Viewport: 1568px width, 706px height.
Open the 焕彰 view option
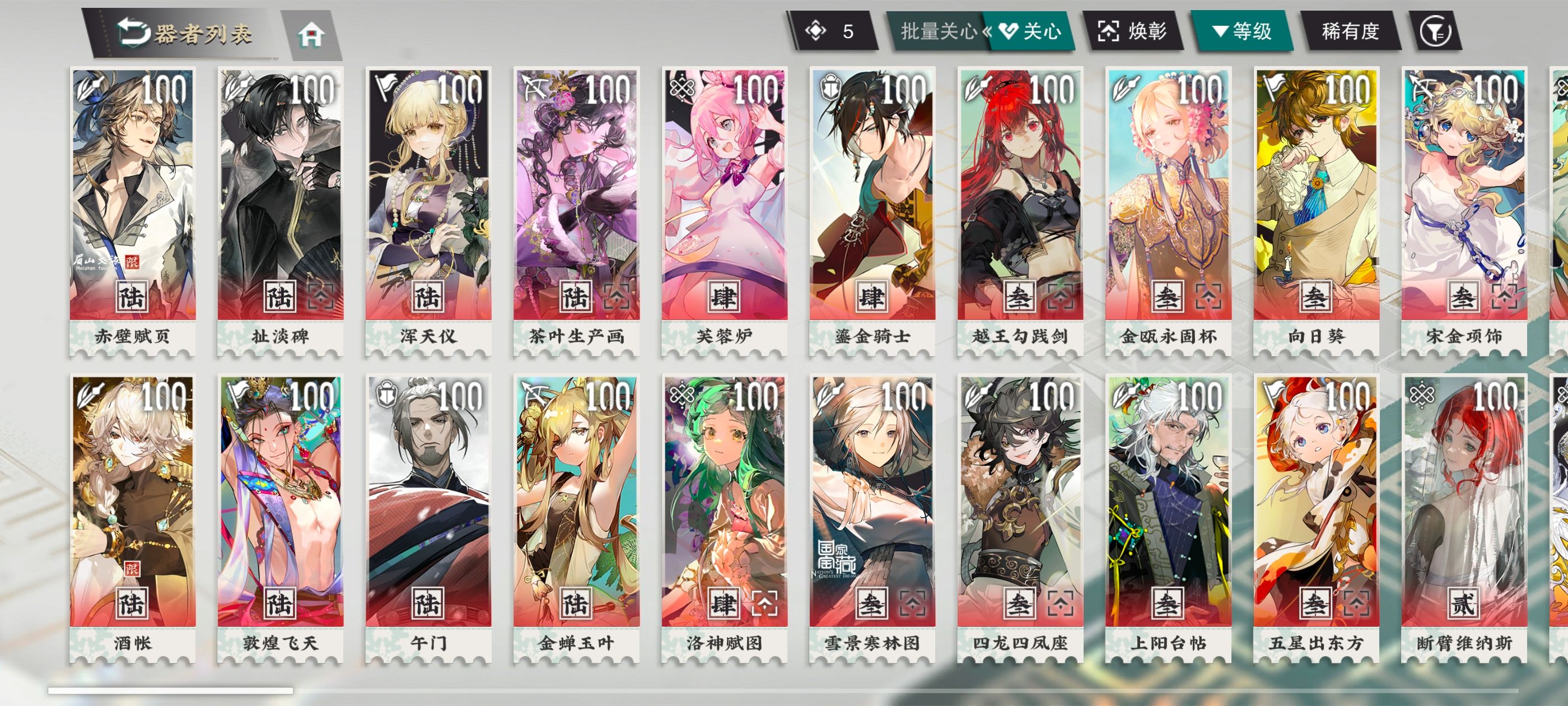[x=1132, y=31]
